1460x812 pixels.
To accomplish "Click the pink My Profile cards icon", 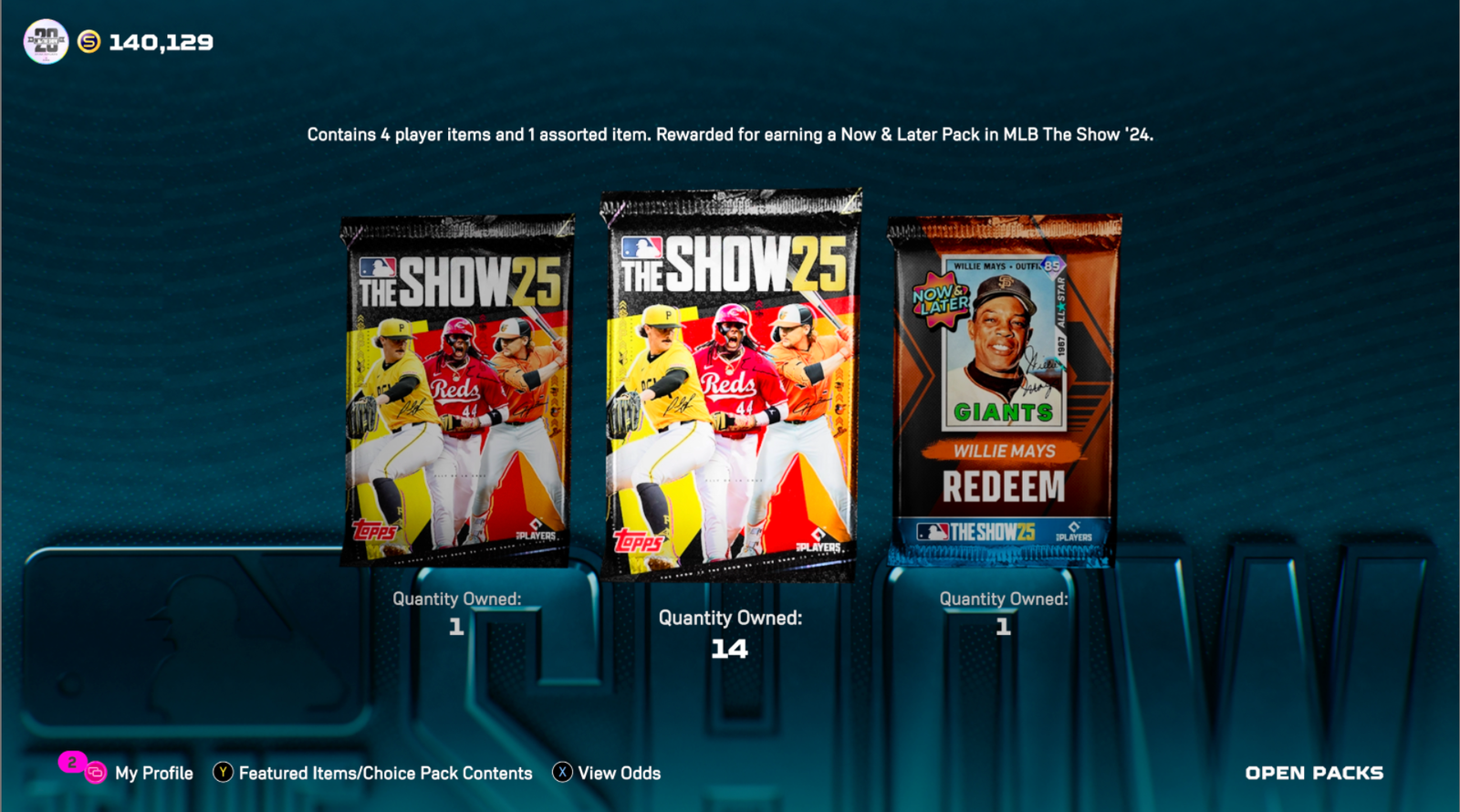I will click(95, 773).
